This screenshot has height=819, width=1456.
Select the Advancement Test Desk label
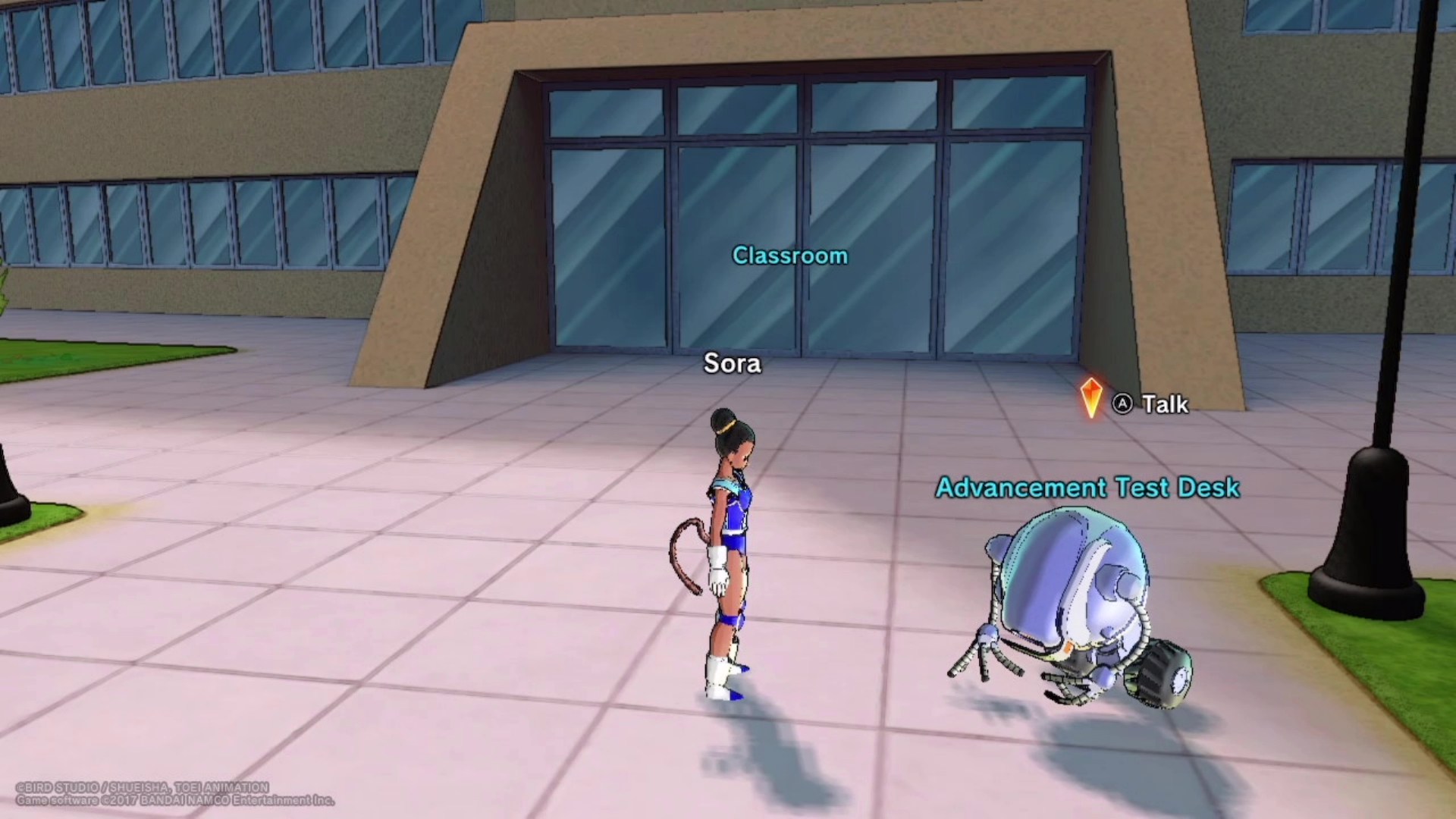(x=1087, y=488)
